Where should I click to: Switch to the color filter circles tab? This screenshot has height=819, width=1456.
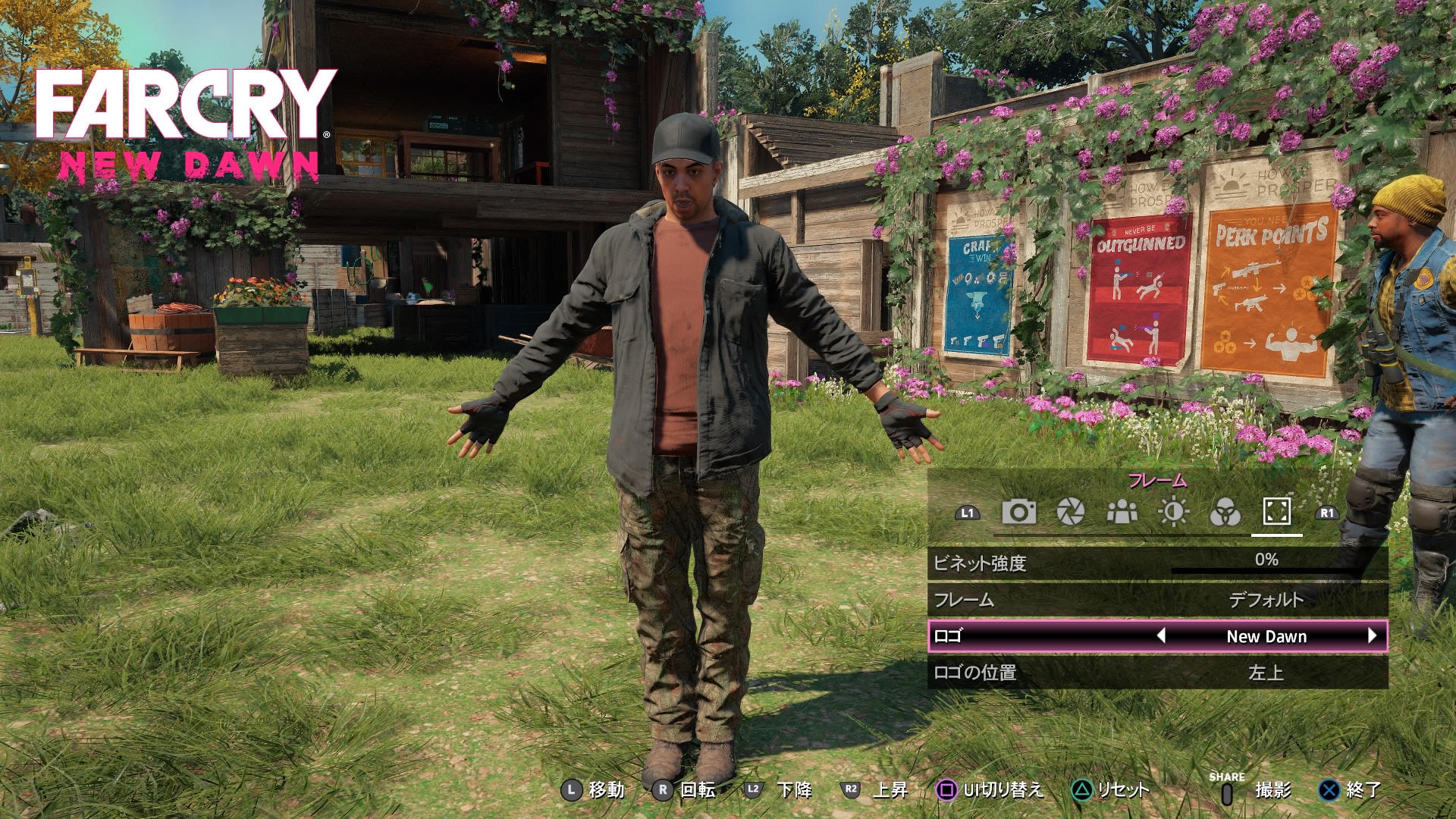click(x=1225, y=513)
